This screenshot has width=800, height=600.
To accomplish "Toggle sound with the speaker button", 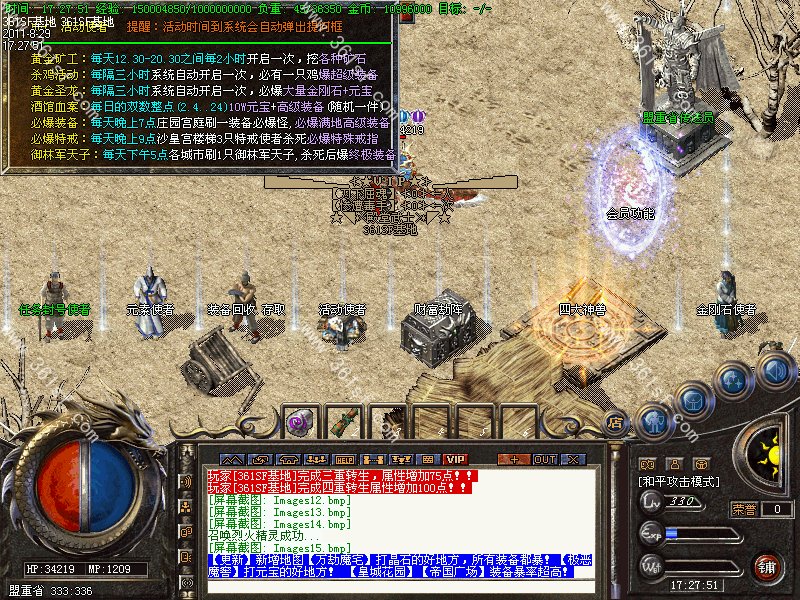I will [773, 369].
